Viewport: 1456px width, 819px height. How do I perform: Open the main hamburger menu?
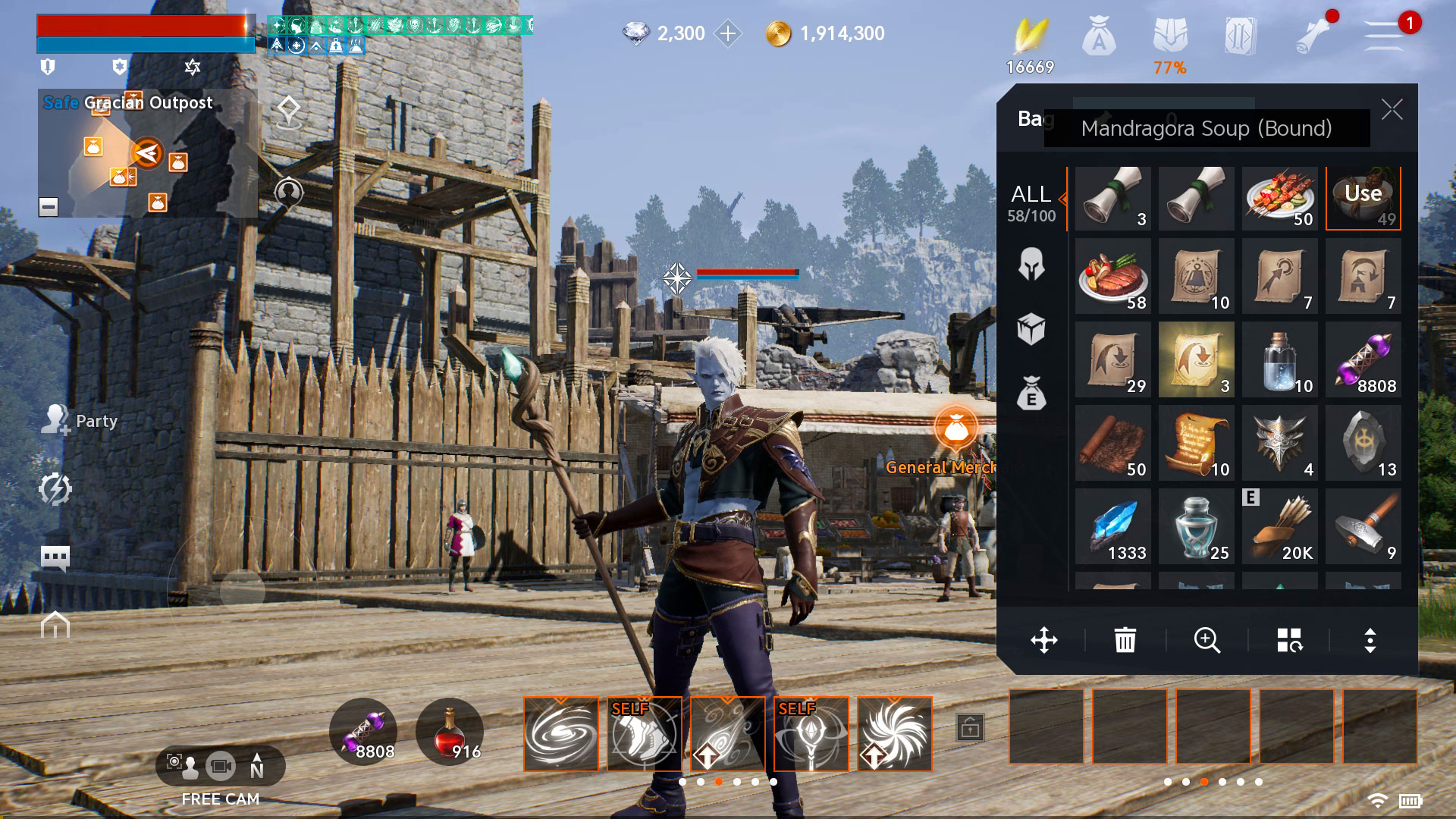click(1384, 35)
